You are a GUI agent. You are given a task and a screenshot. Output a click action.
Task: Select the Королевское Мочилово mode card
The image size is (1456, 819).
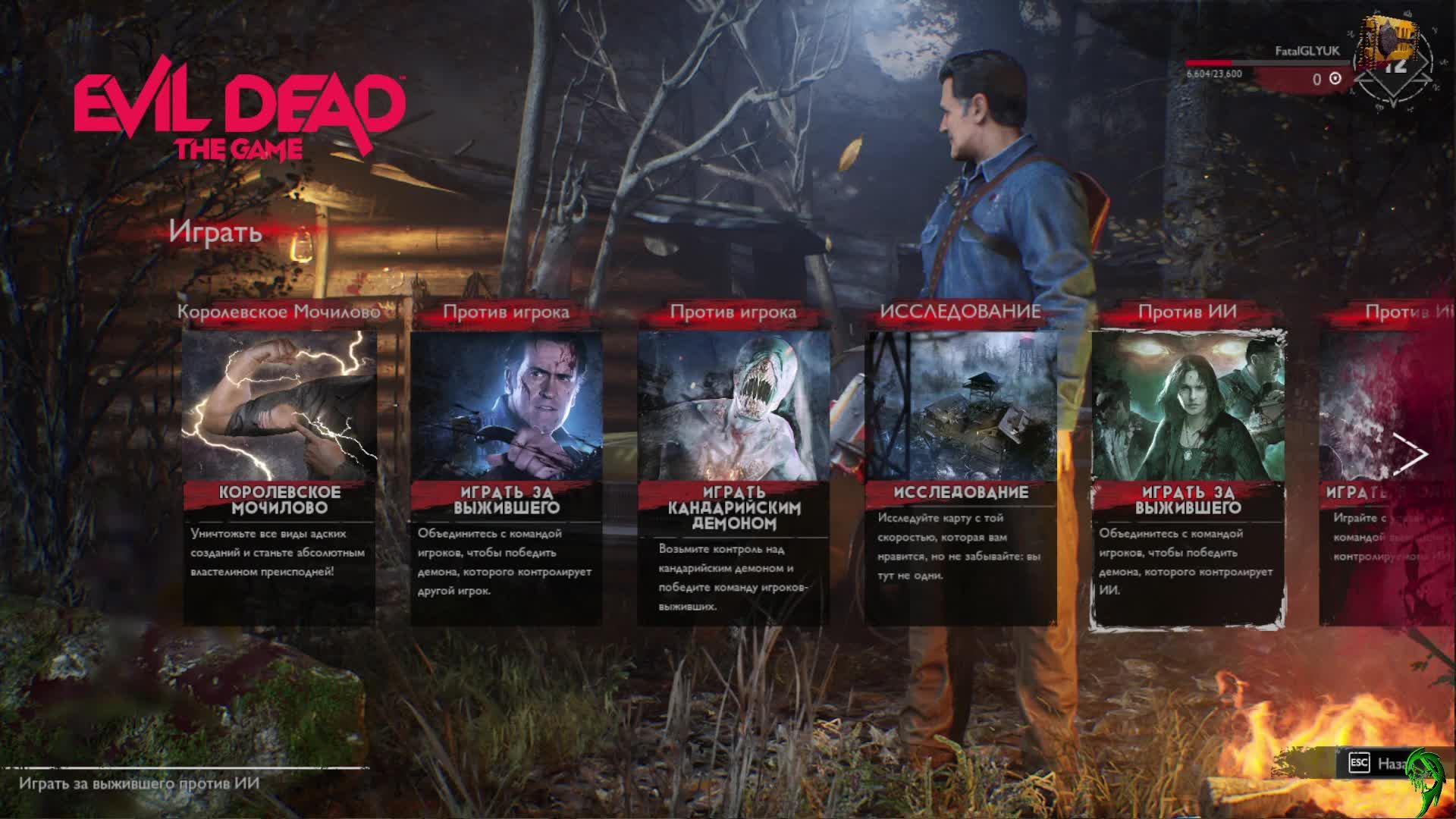pyautogui.click(x=279, y=478)
